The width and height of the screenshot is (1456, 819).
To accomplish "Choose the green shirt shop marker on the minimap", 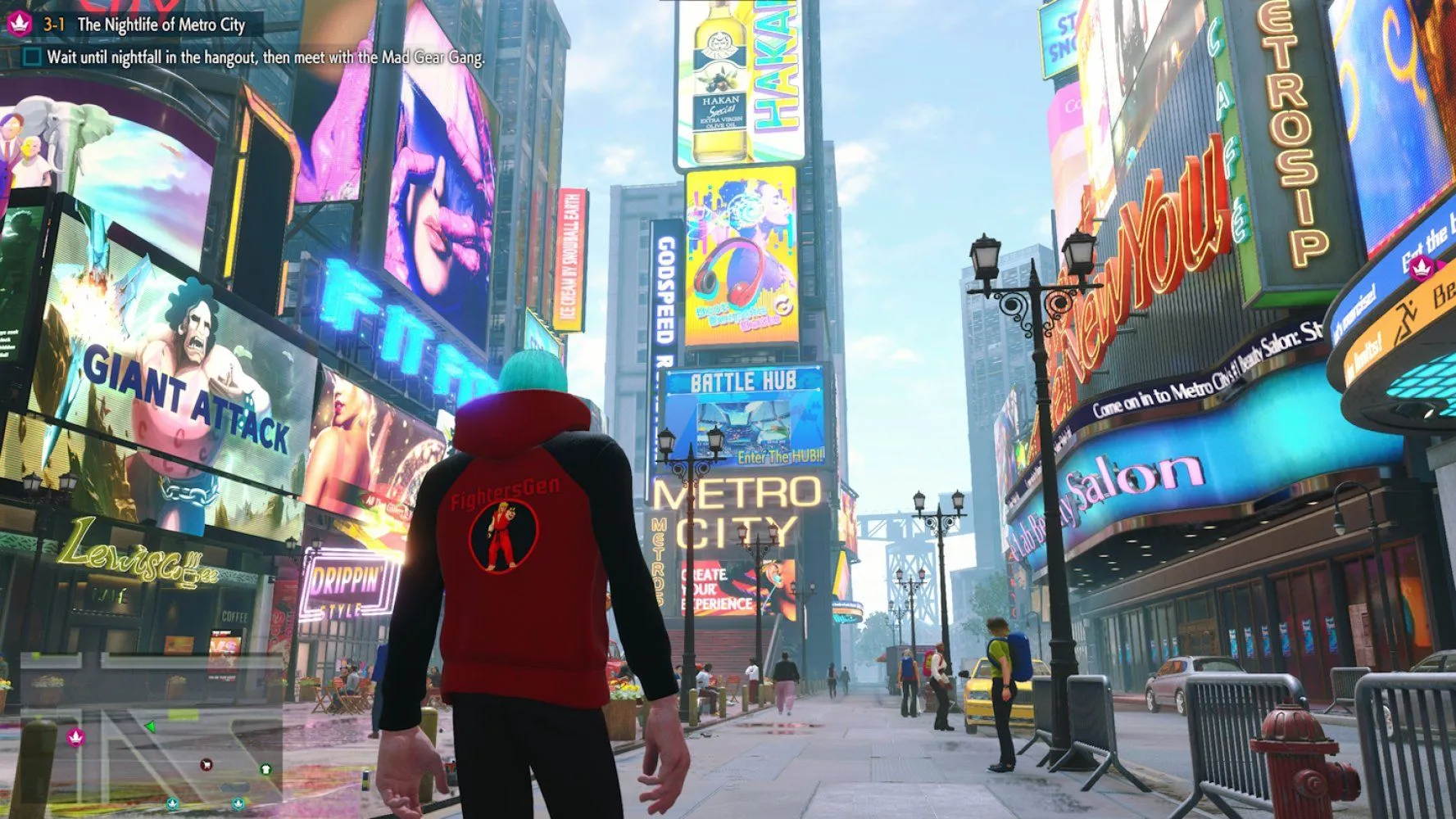I will coord(265,769).
